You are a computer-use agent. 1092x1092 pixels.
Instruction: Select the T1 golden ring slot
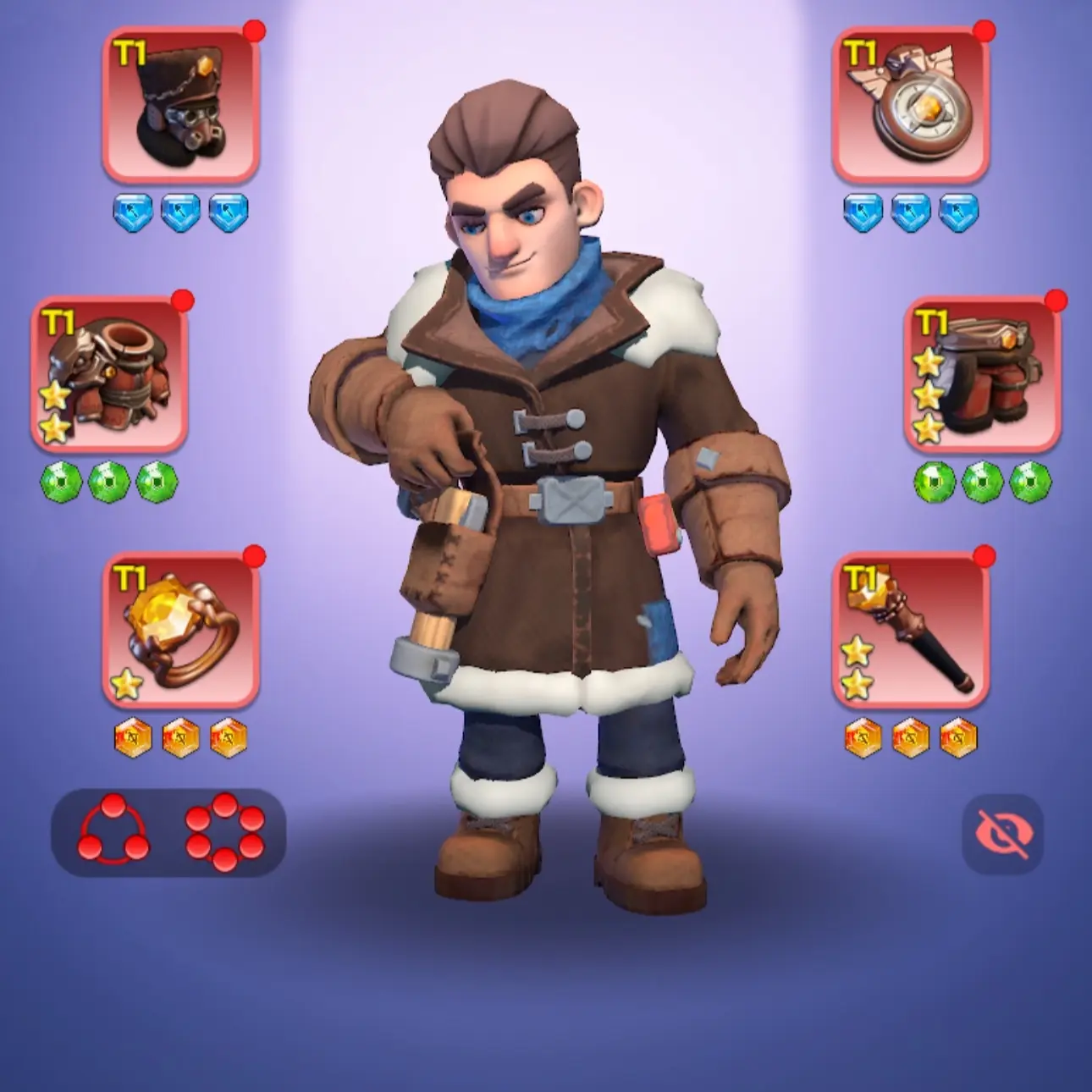[180, 635]
